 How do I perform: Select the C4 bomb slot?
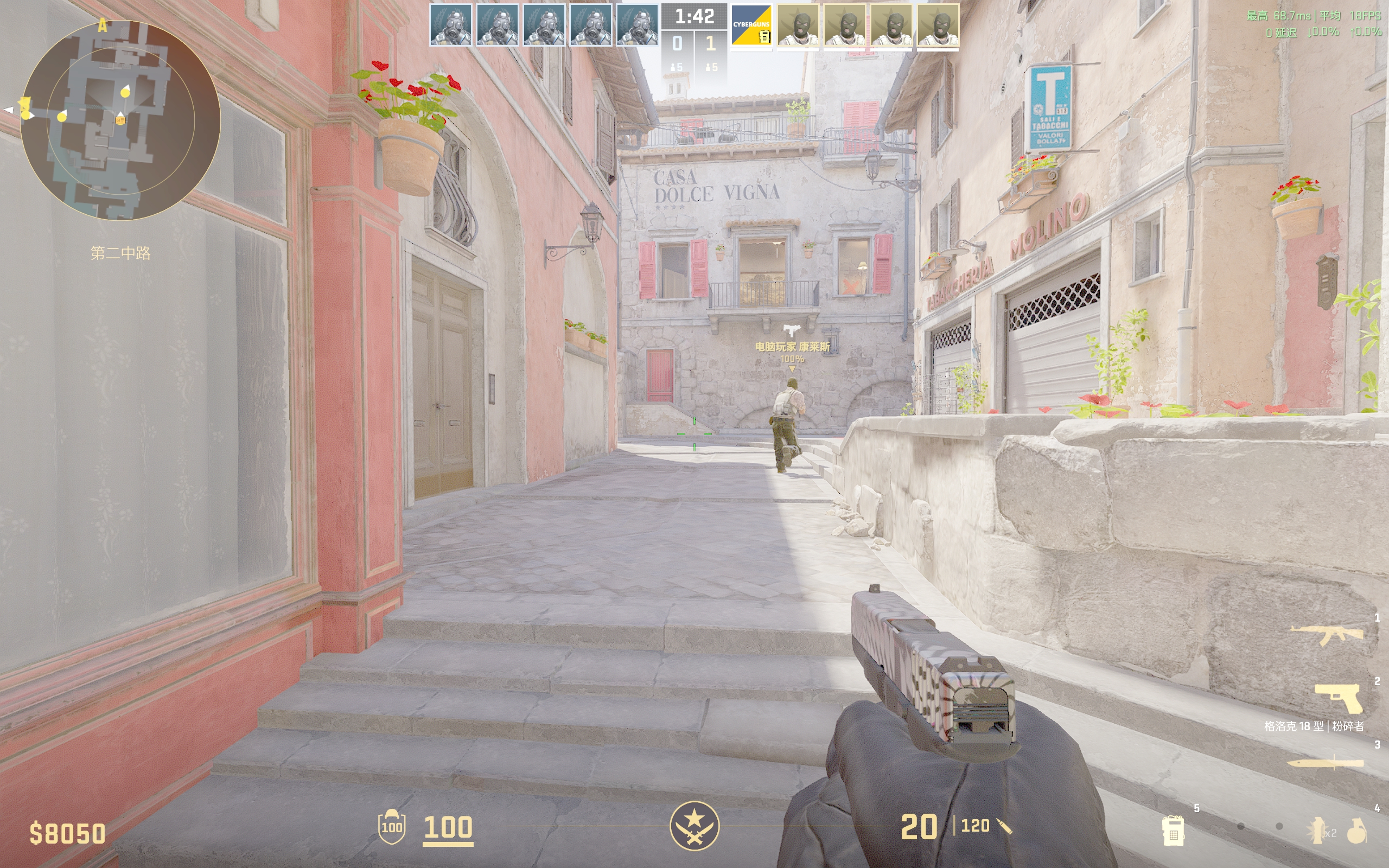pyautogui.click(x=1173, y=830)
